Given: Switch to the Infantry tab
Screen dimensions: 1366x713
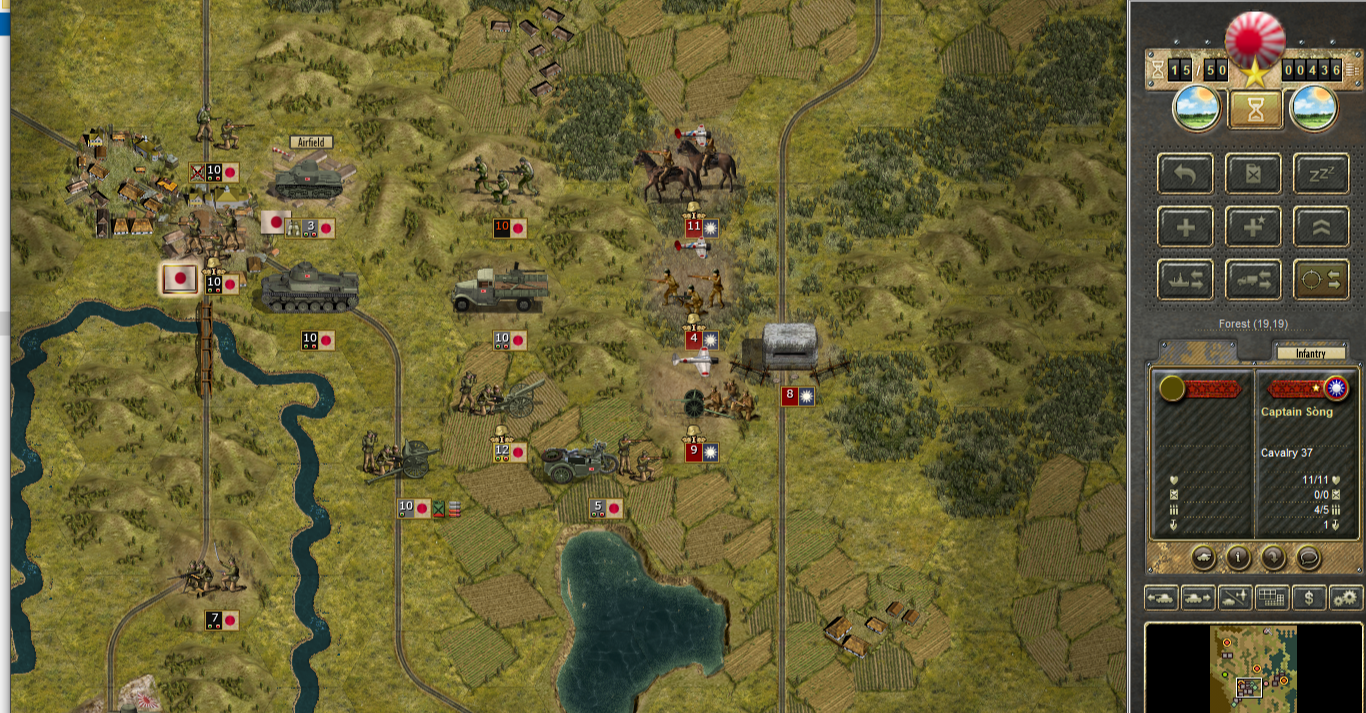Looking at the screenshot, I should (x=1310, y=353).
